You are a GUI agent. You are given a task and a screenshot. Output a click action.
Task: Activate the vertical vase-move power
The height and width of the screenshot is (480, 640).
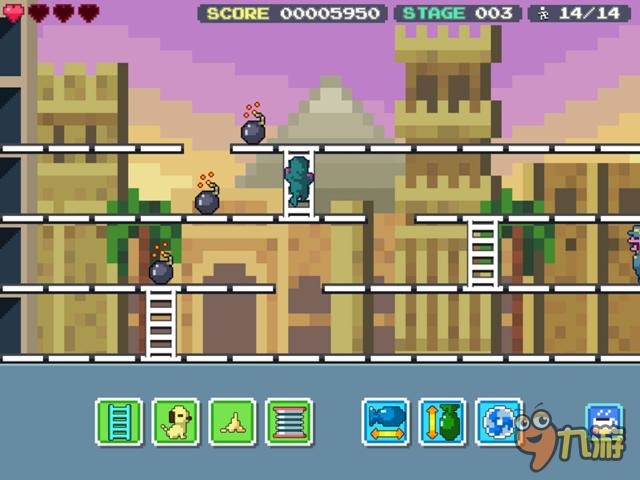[x=442, y=421]
